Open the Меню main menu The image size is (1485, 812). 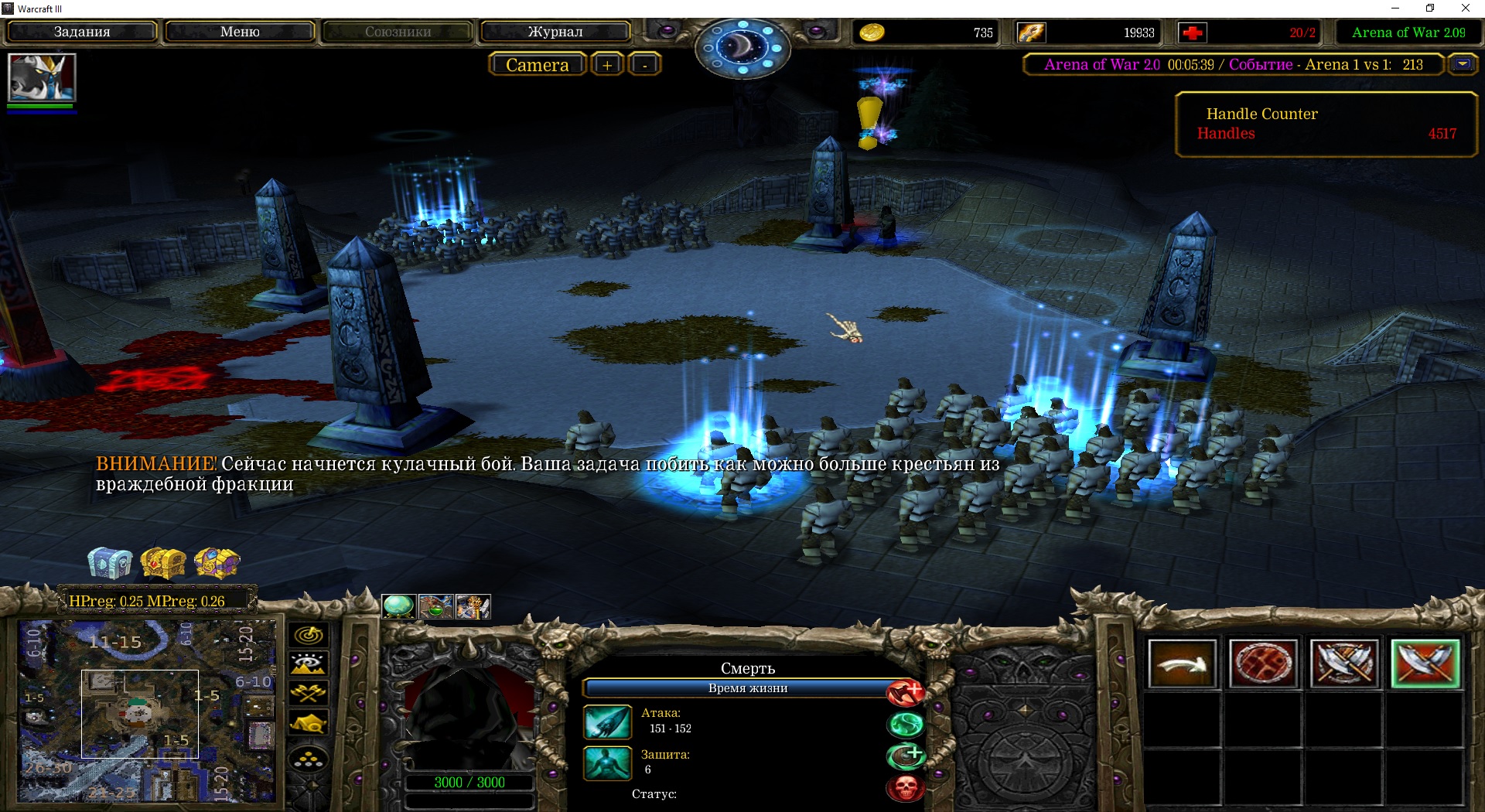(x=240, y=32)
